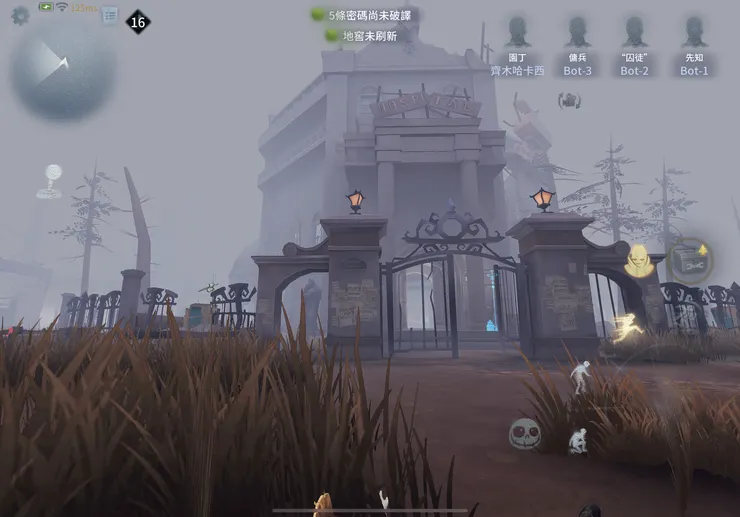740x517 pixels.
Task: Switch to the walking stance icon
Action: (581, 376)
